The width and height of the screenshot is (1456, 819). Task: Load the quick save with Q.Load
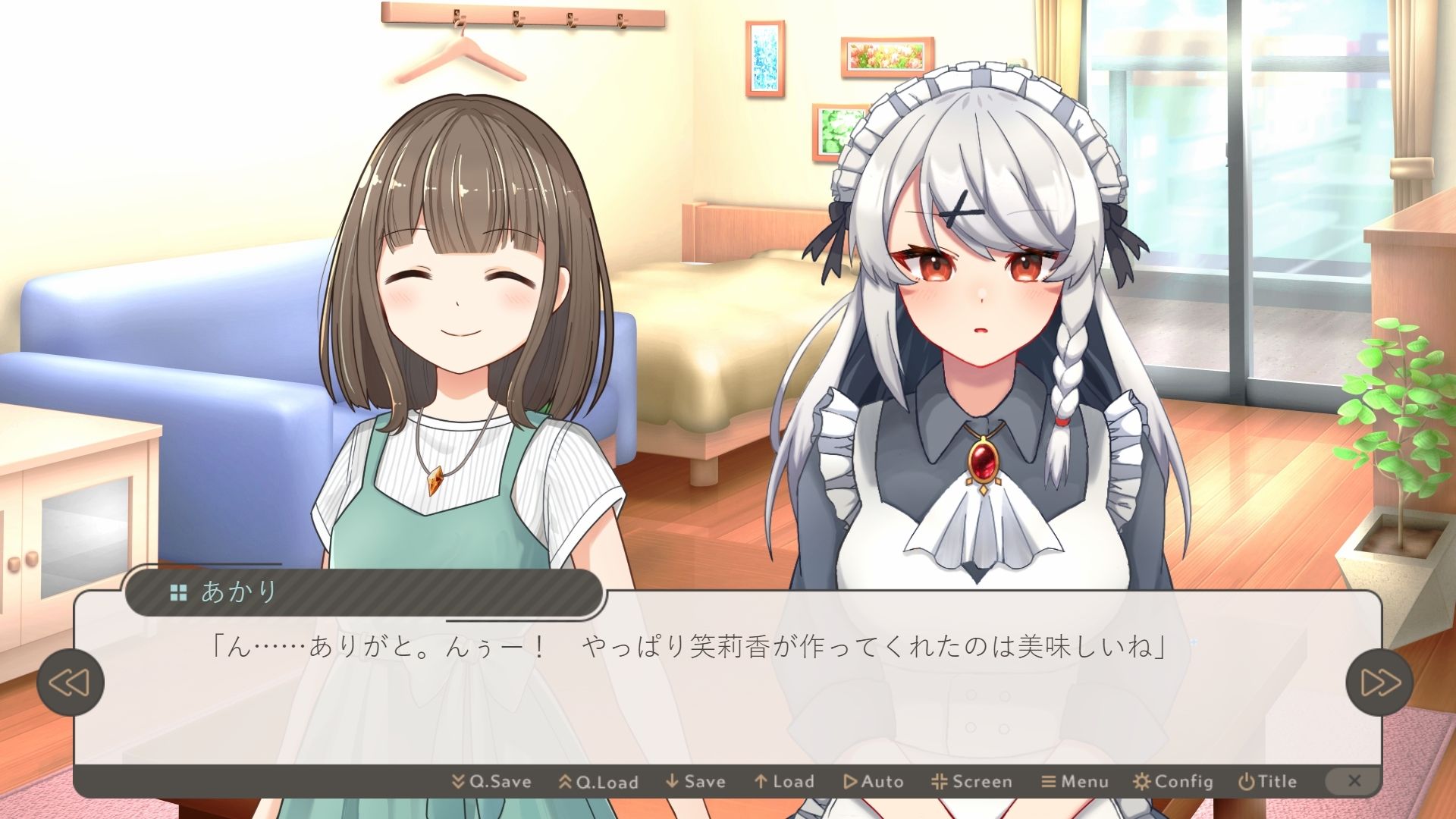click(x=598, y=781)
